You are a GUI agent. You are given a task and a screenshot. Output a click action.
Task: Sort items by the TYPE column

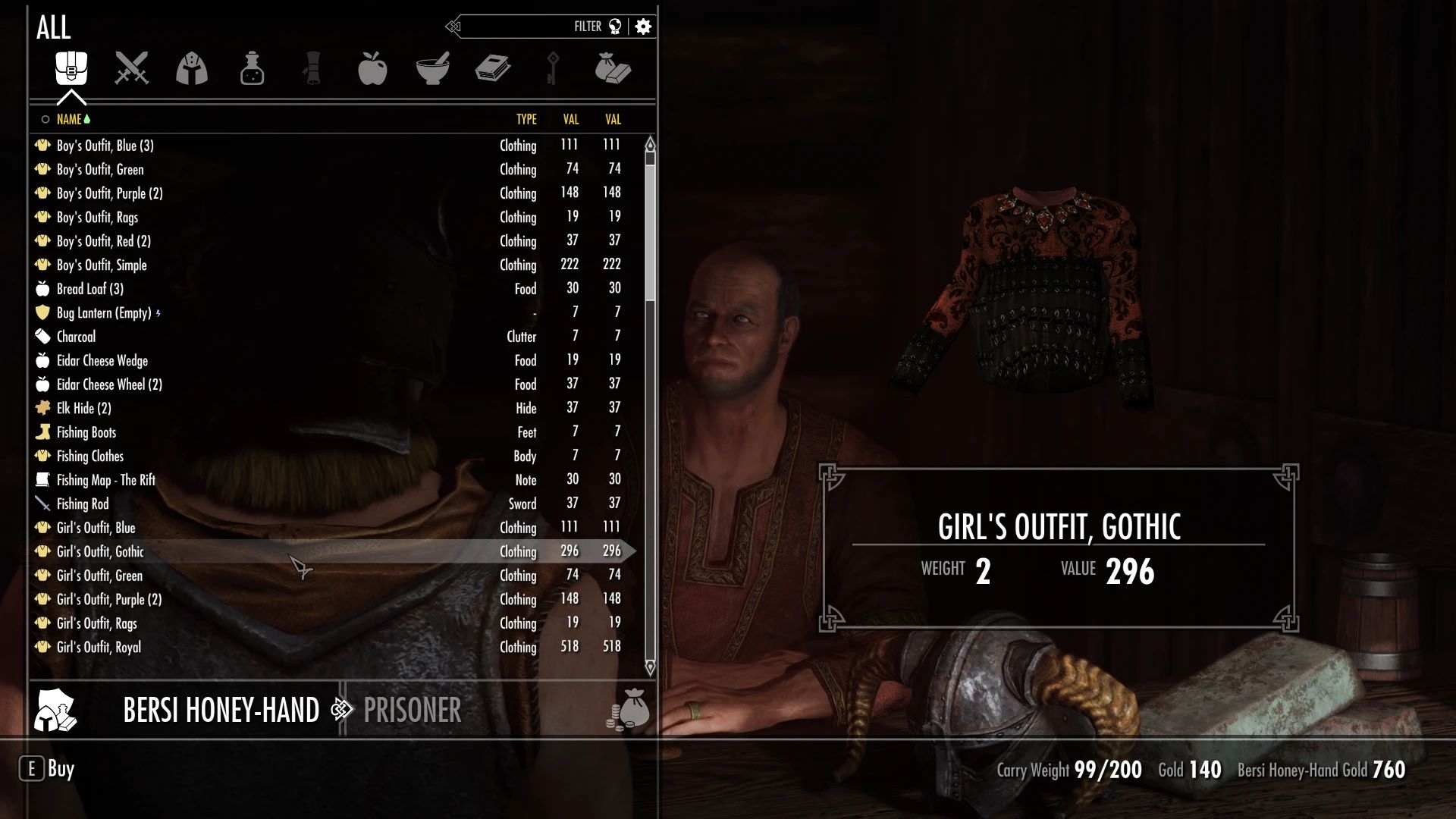[526, 119]
